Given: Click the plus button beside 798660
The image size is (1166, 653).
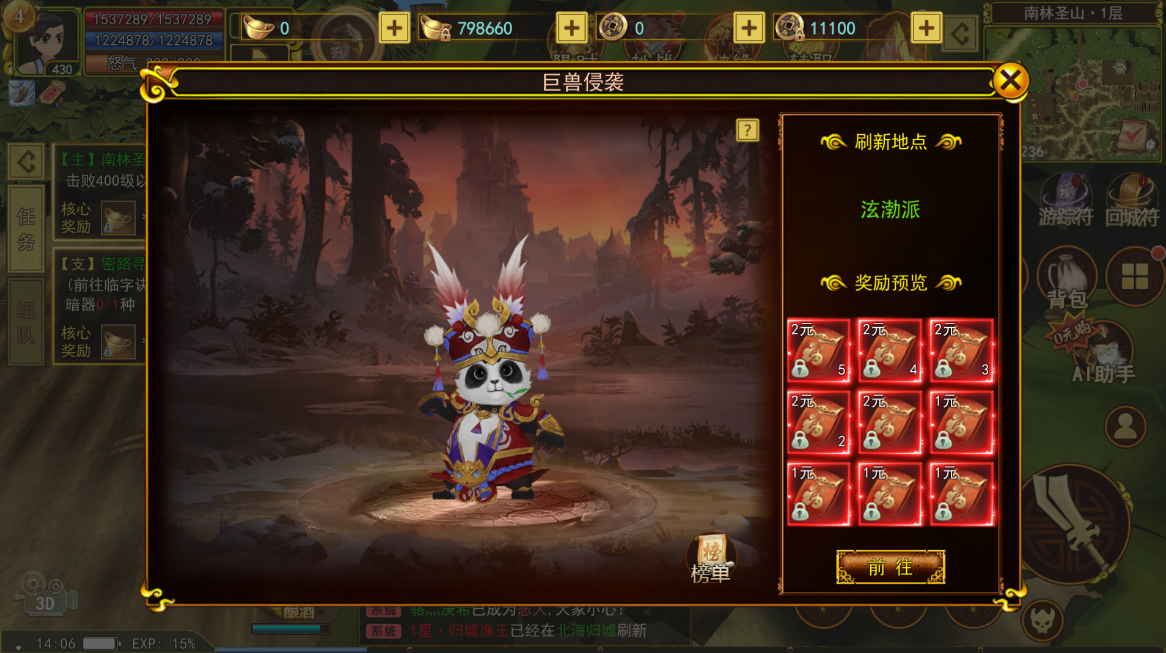Looking at the screenshot, I should pos(571,28).
